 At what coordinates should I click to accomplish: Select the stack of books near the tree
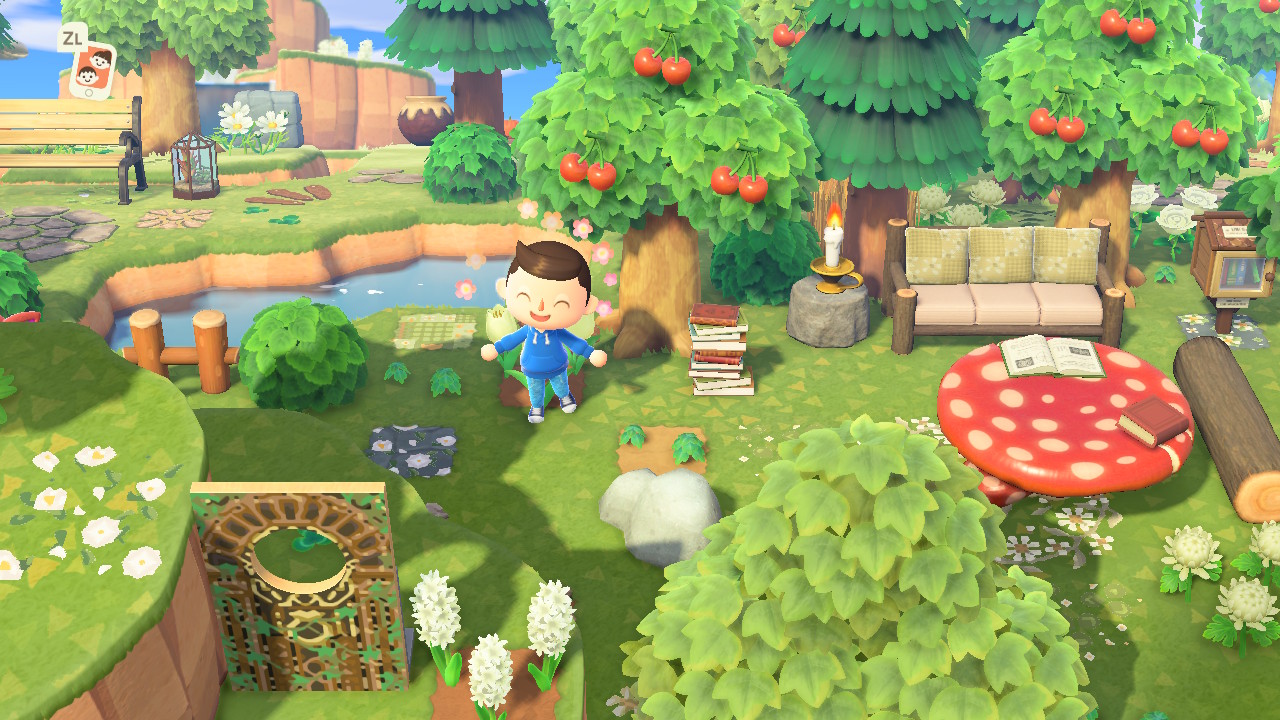click(721, 350)
